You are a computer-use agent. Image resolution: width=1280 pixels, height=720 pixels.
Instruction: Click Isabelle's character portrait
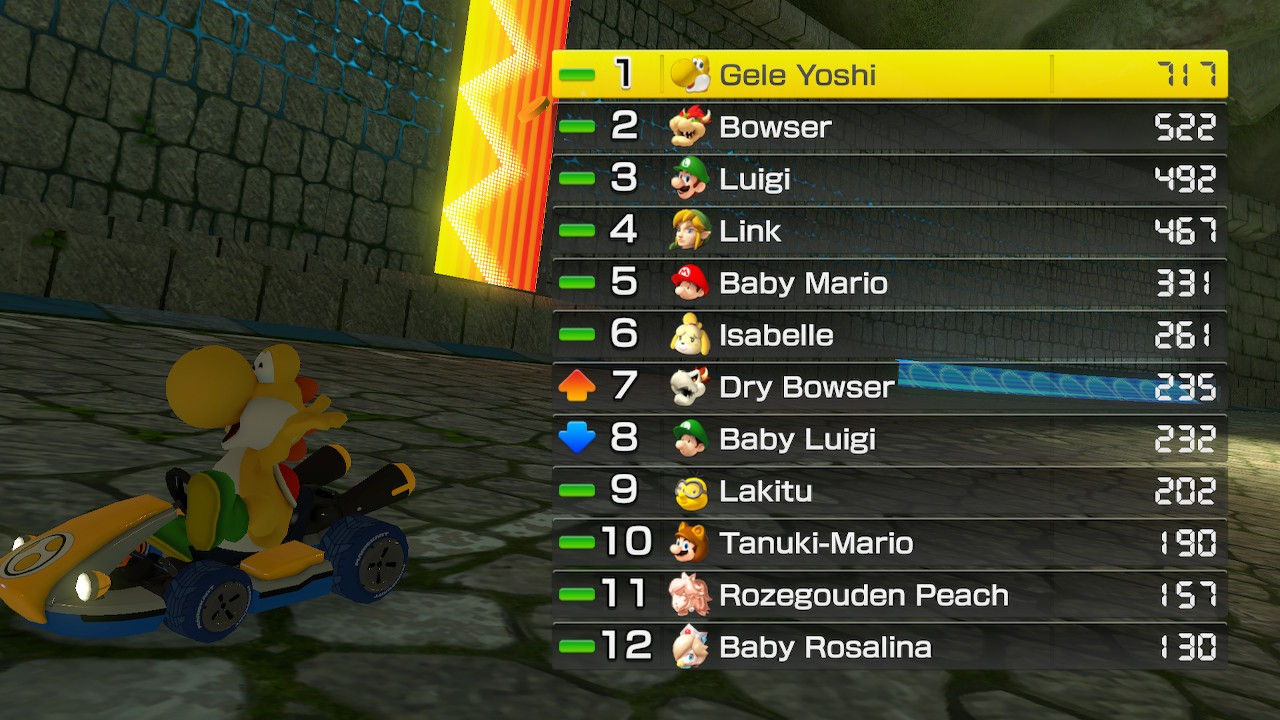690,335
